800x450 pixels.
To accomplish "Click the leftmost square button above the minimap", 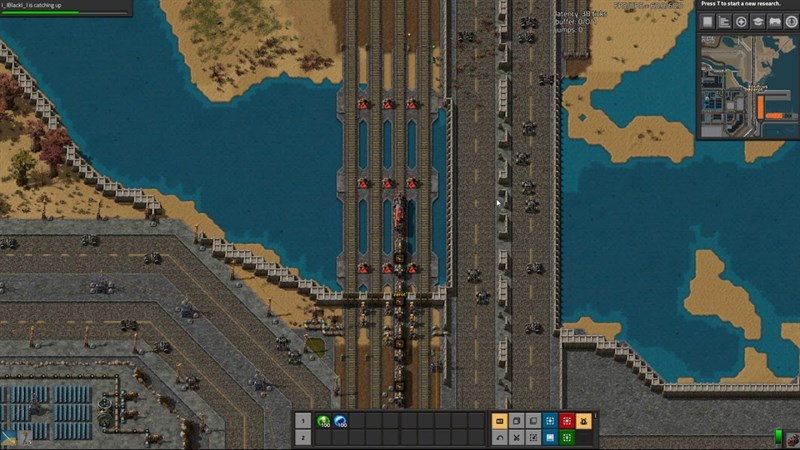I will click(x=707, y=21).
